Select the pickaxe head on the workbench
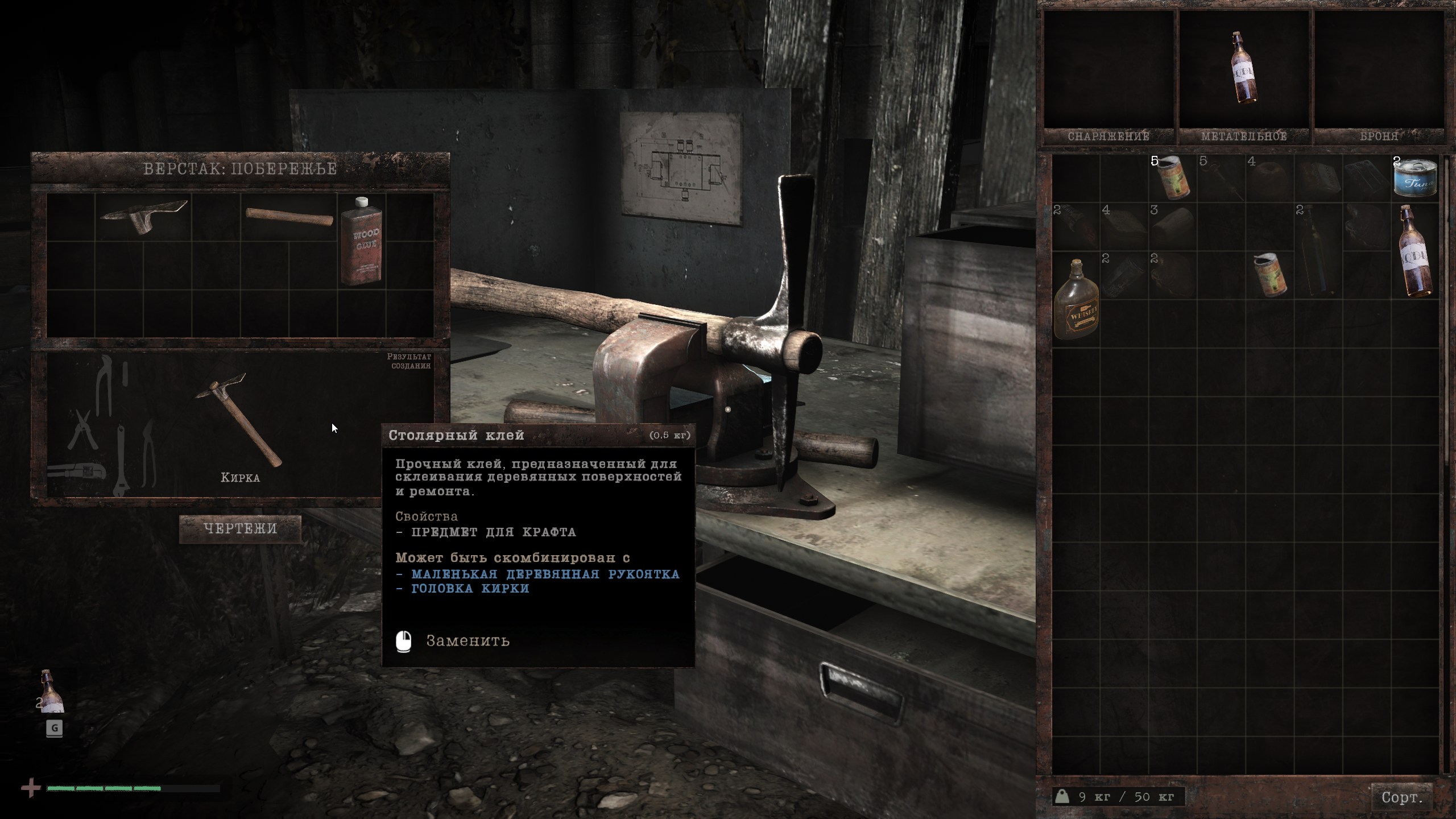1456x819 pixels. pos(143,216)
